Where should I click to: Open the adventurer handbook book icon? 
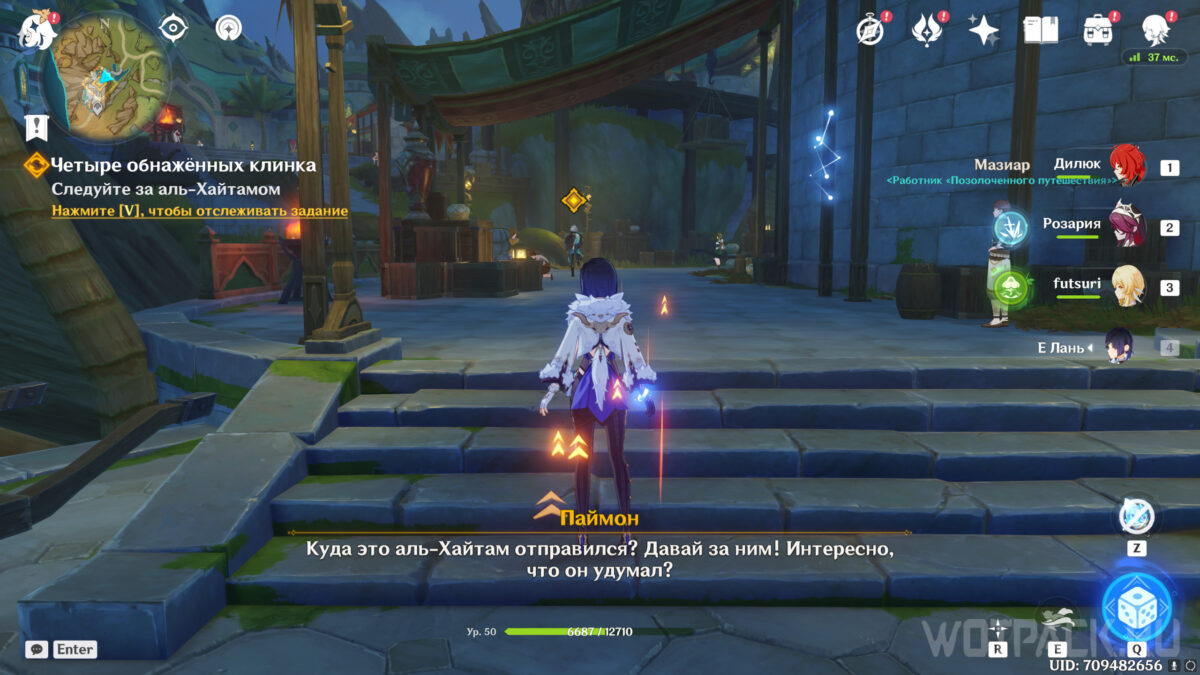click(x=1041, y=30)
